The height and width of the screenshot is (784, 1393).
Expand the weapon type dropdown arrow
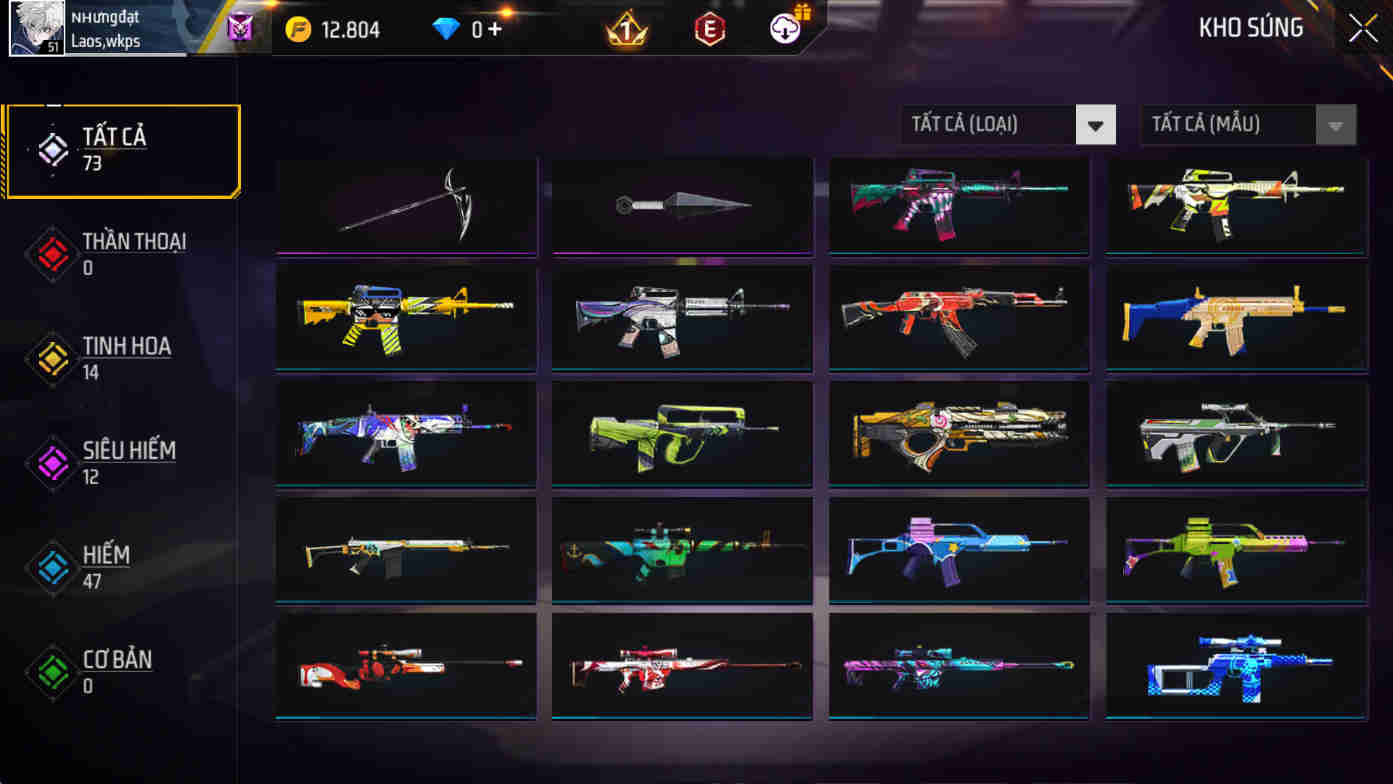click(x=1097, y=124)
